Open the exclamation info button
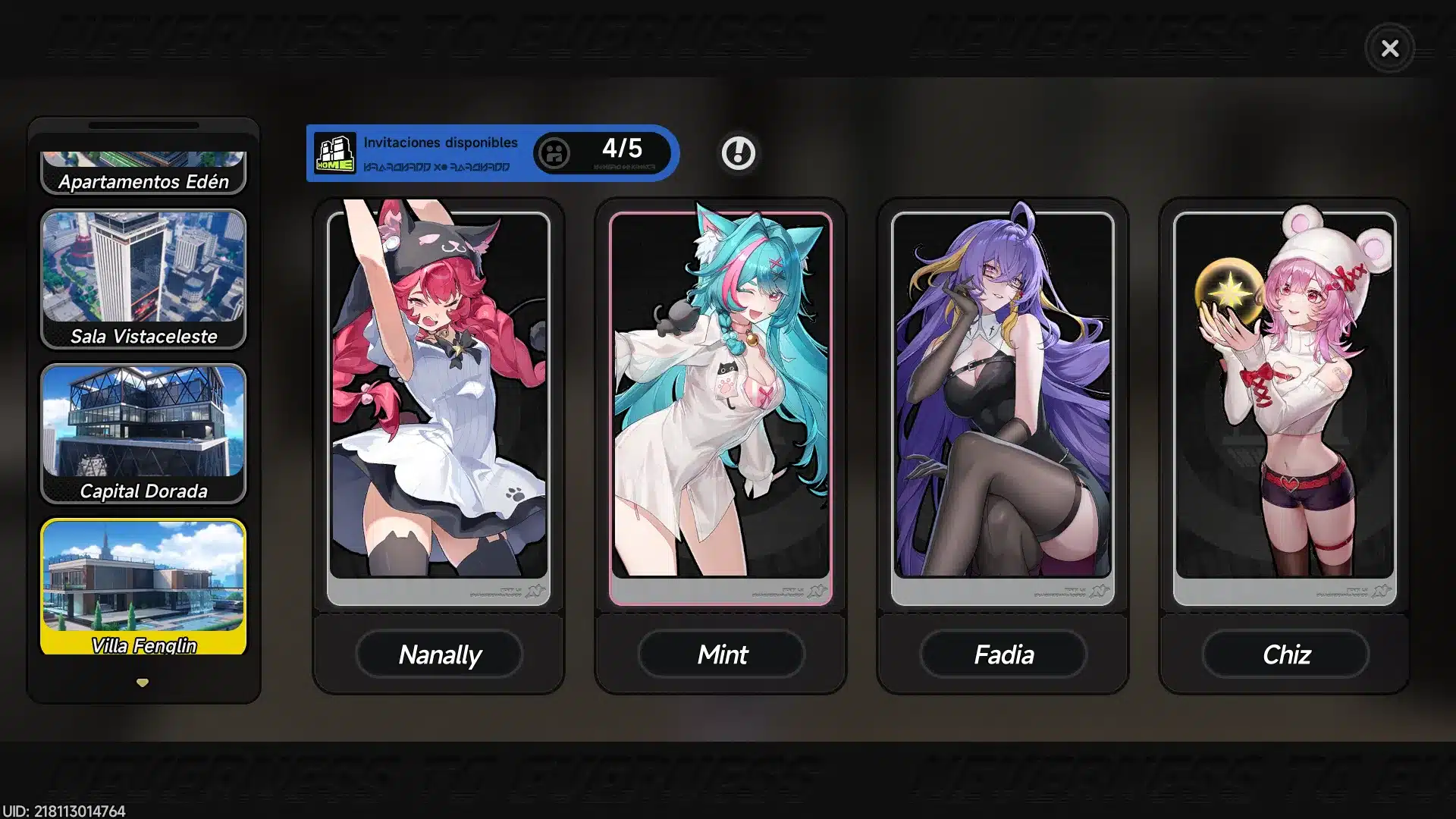The height and width of the screenshot is (819, 1456). [738, 153]
